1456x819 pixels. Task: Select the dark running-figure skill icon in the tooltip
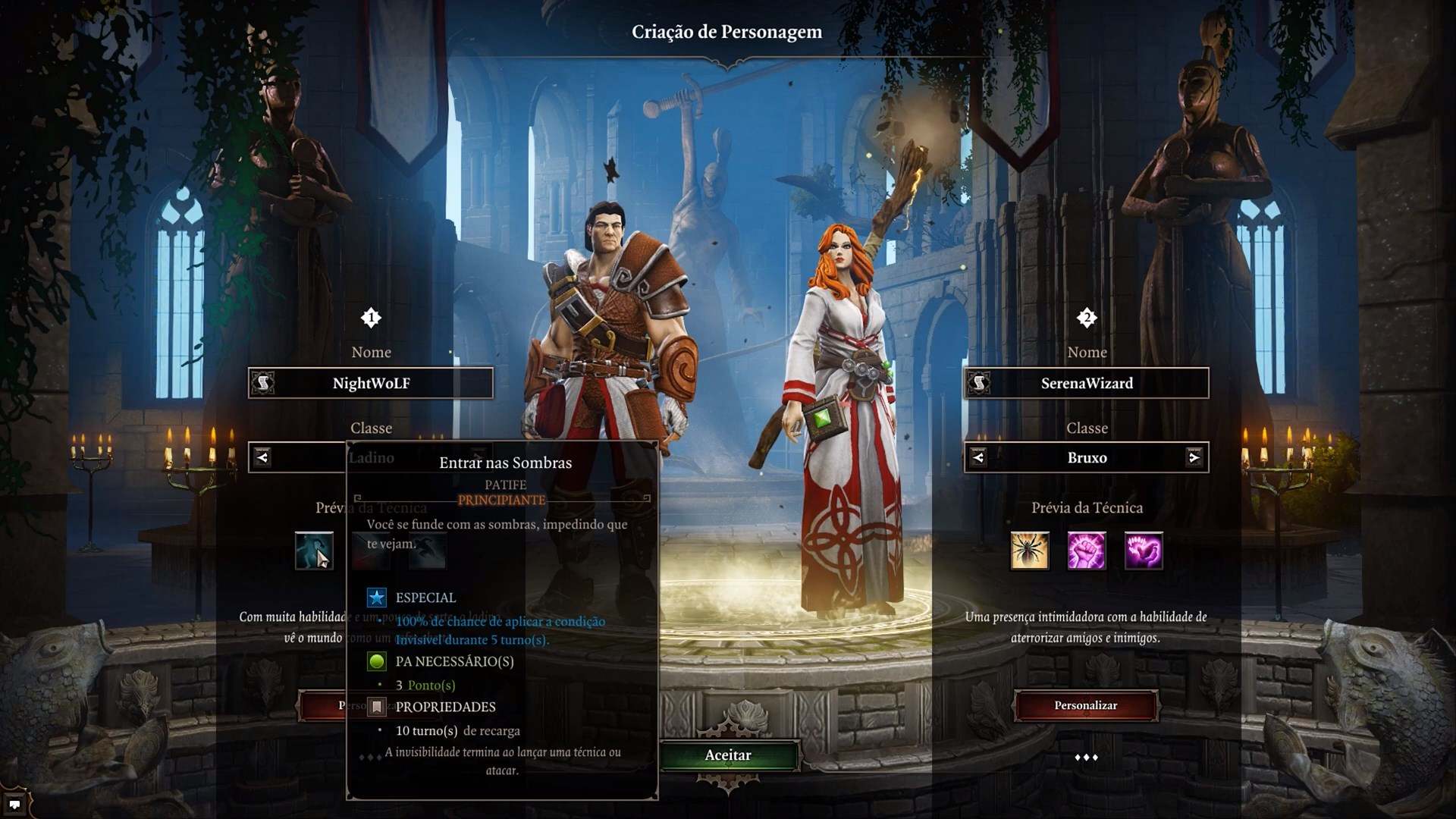427,549
